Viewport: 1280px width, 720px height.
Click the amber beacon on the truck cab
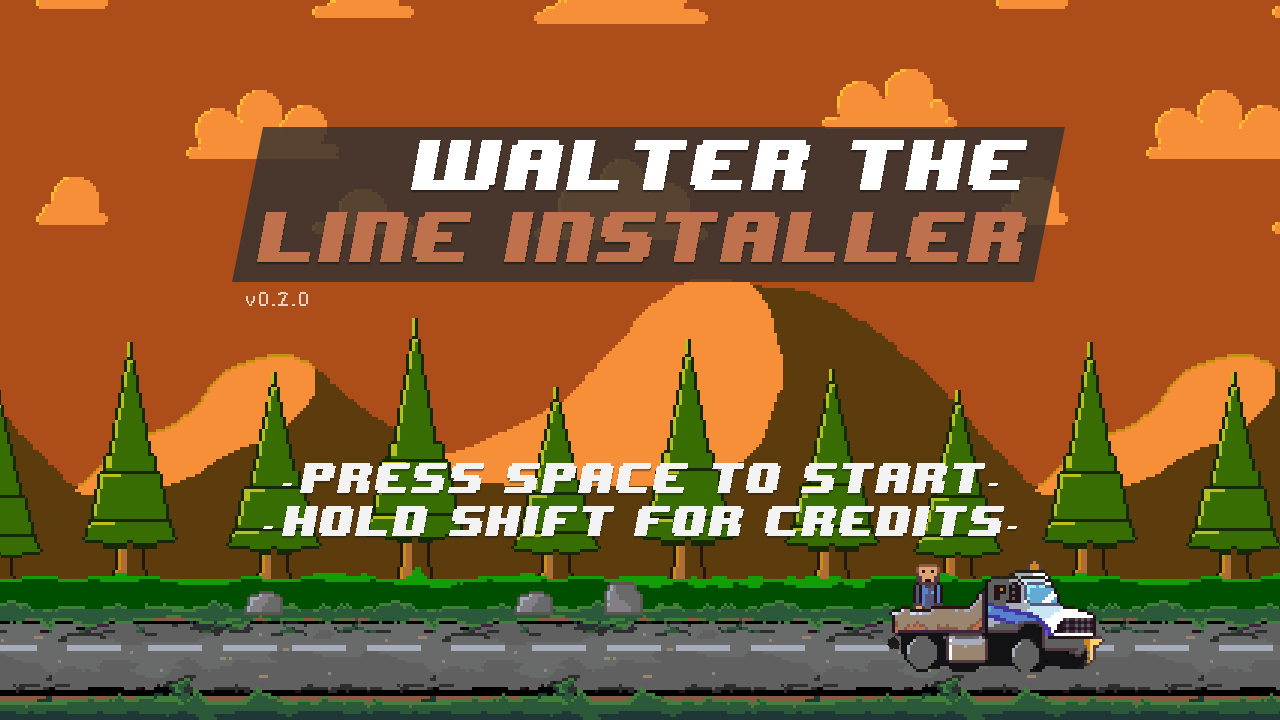coord(1034,566)
